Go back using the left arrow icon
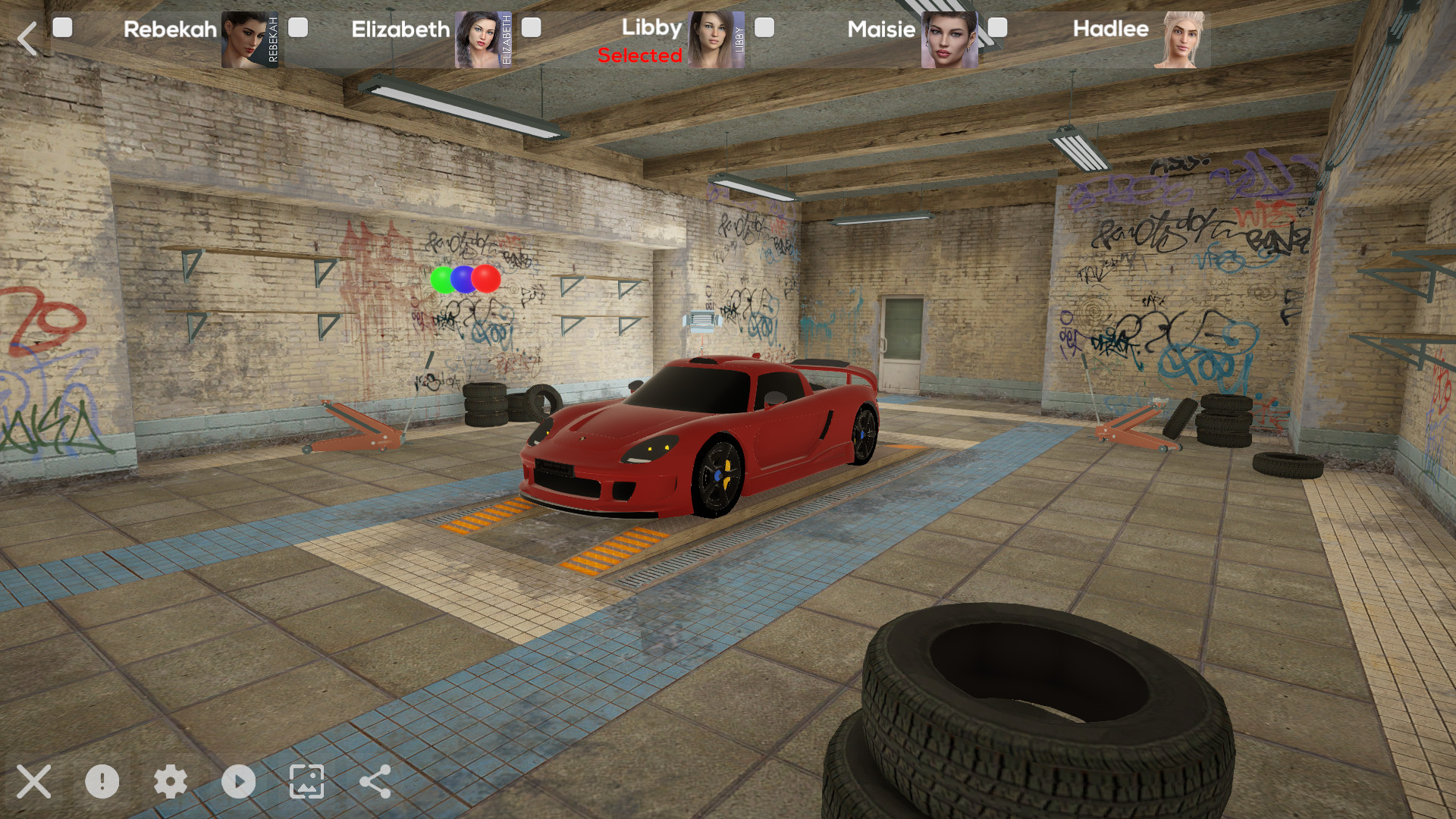1456x819 pixels. (28, 38)
